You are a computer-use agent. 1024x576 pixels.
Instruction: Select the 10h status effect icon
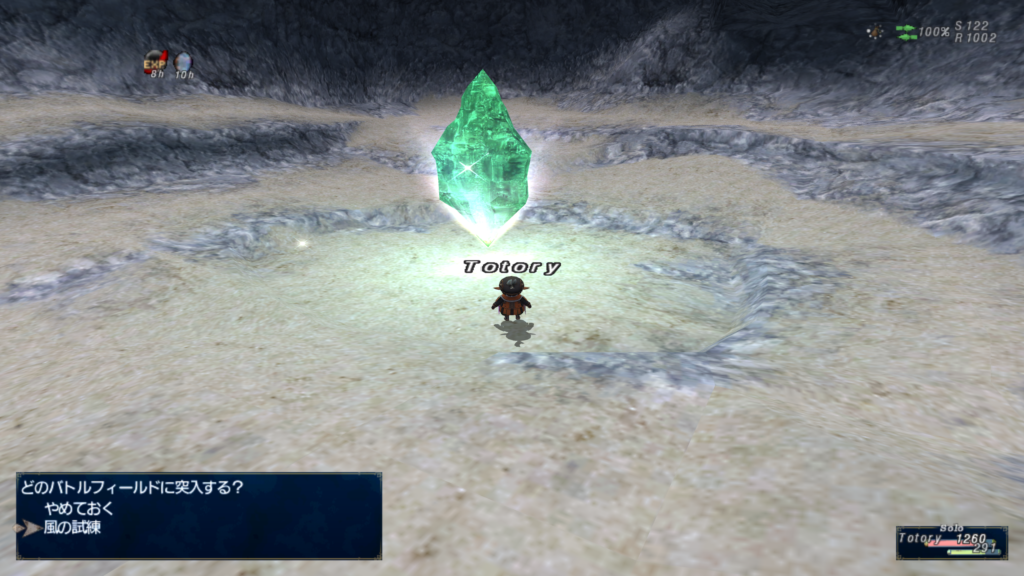(183, 62)
